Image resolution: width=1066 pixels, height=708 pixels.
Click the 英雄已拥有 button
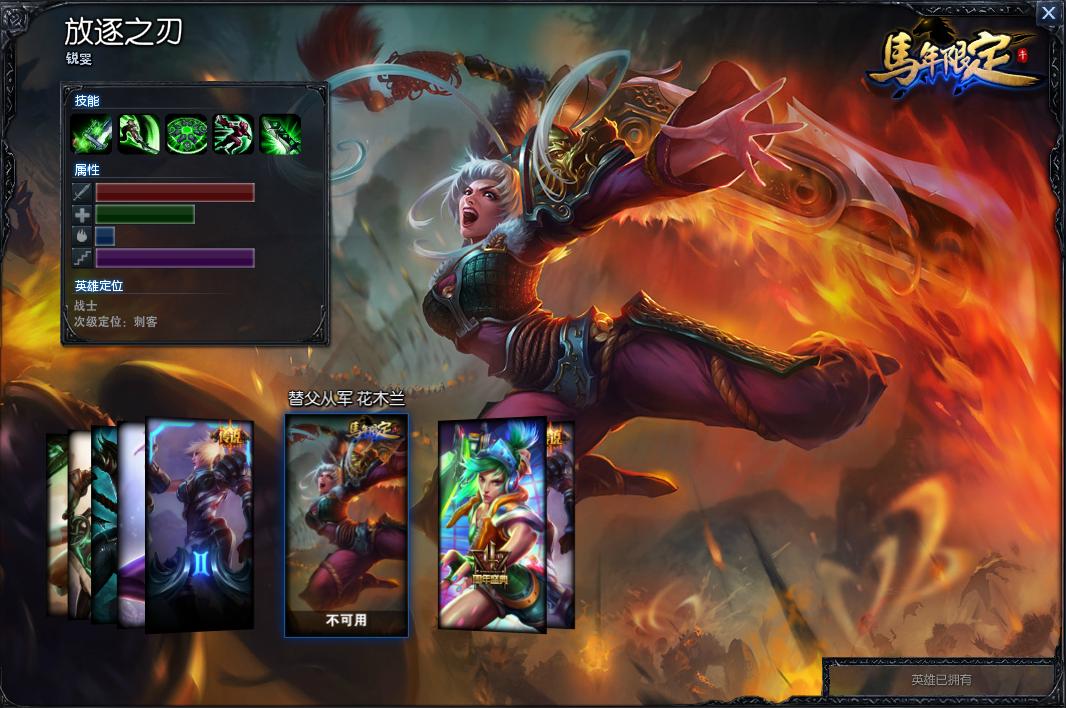tap(940, 680)
